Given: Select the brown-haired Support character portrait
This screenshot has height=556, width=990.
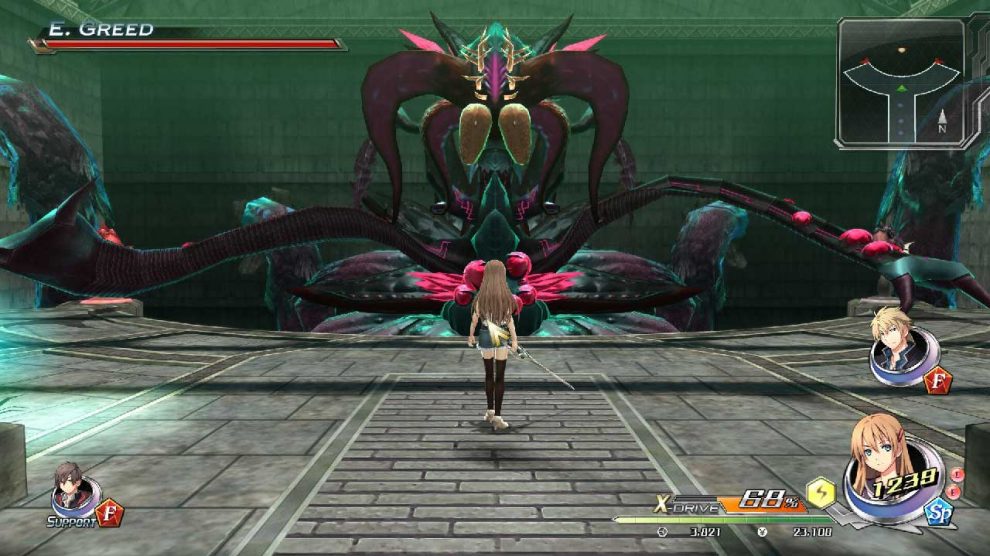Looking at the screenshot, I should (72, 487).
